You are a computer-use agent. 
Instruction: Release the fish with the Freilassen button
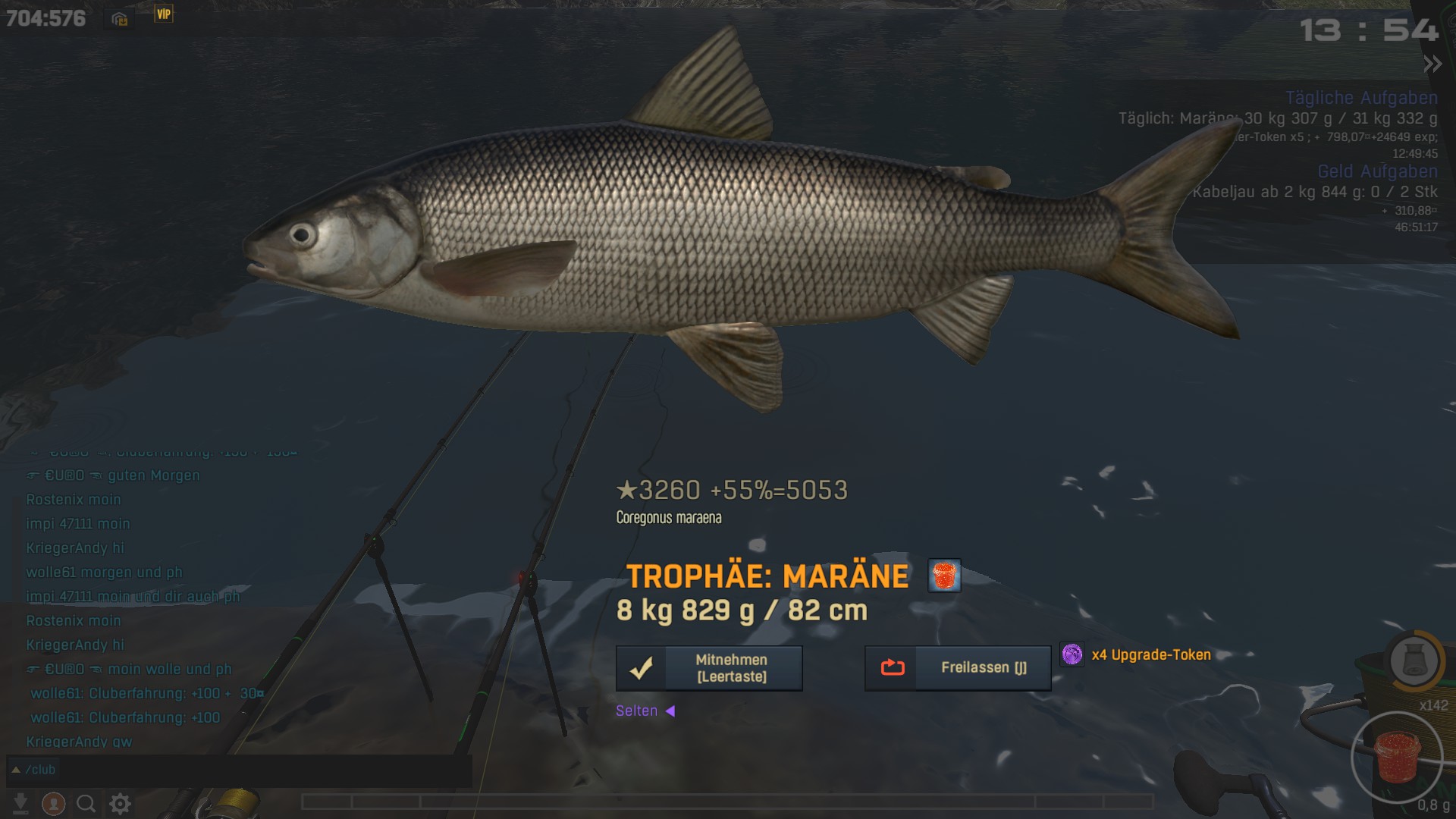point(958,668)
